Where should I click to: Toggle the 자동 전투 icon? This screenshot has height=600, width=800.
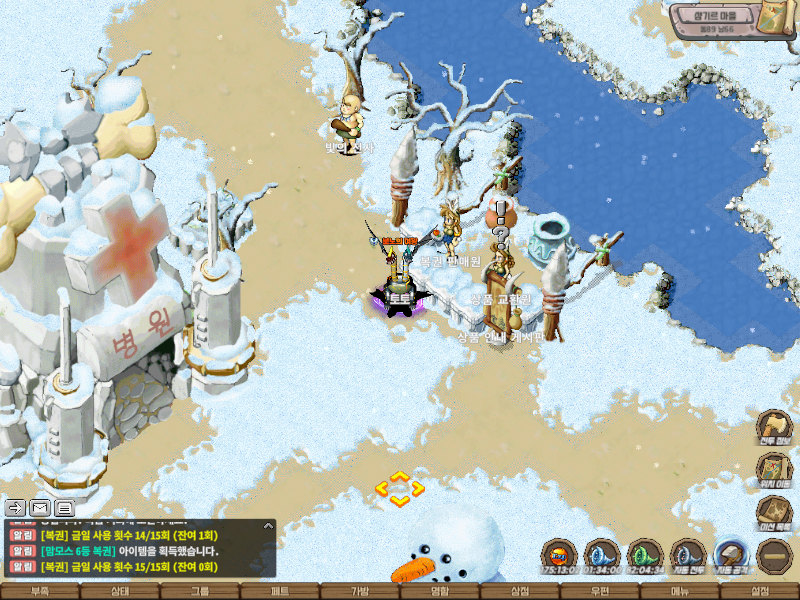(x=689, y=555)
